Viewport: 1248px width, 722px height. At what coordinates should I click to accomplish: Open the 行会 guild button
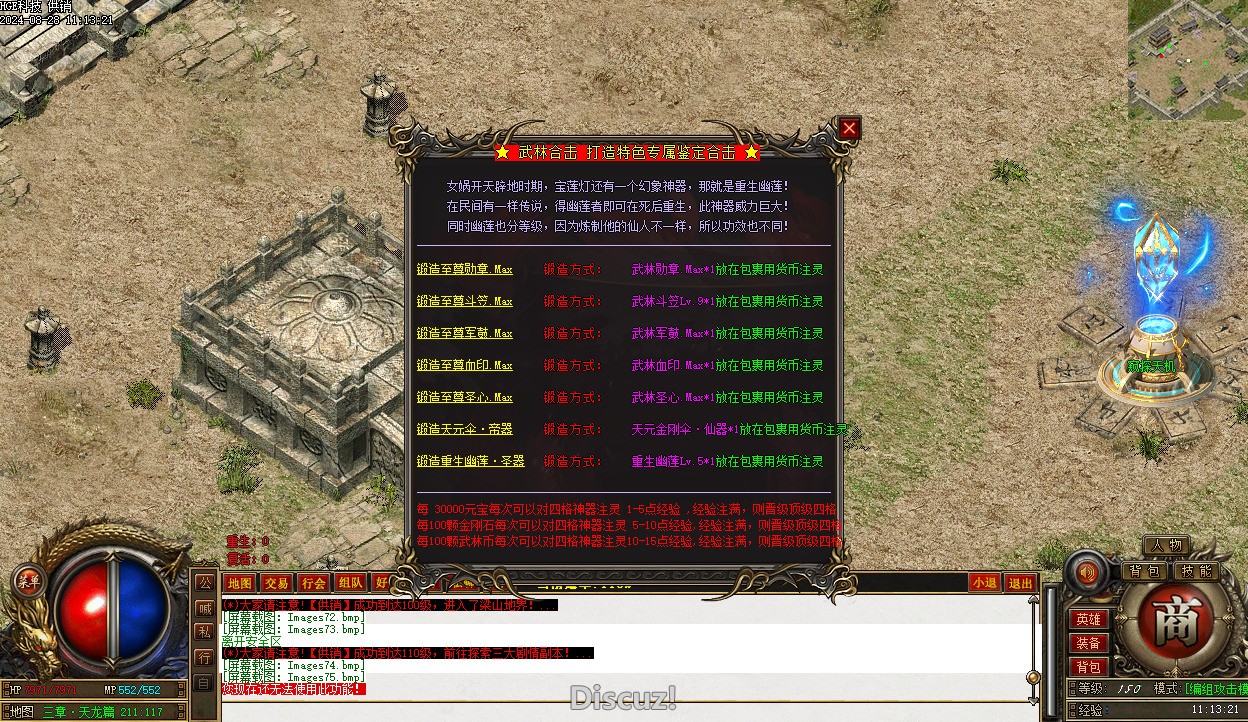[x=314, y=583]
